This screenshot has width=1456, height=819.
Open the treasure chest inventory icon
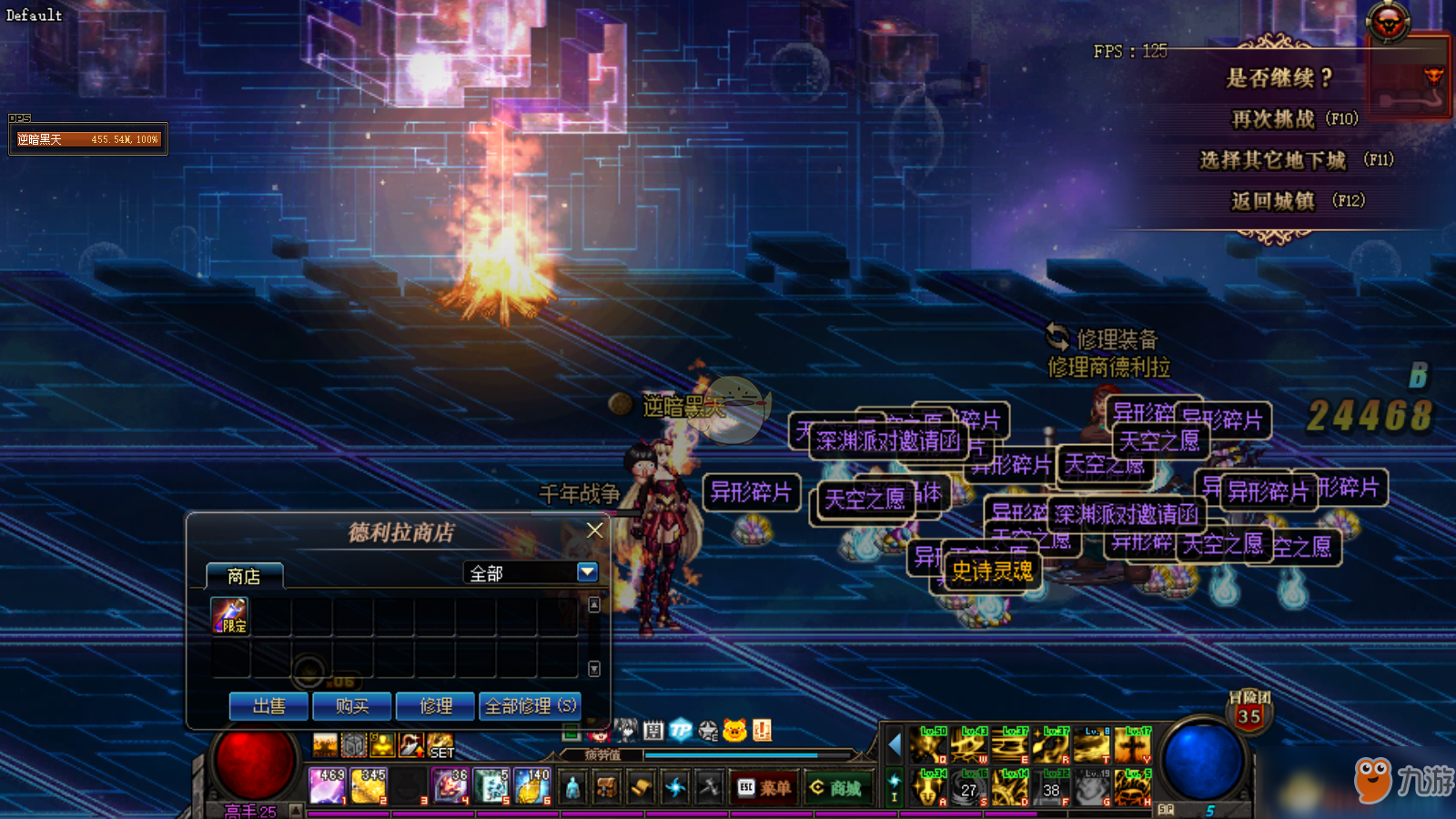coord(607,788)
